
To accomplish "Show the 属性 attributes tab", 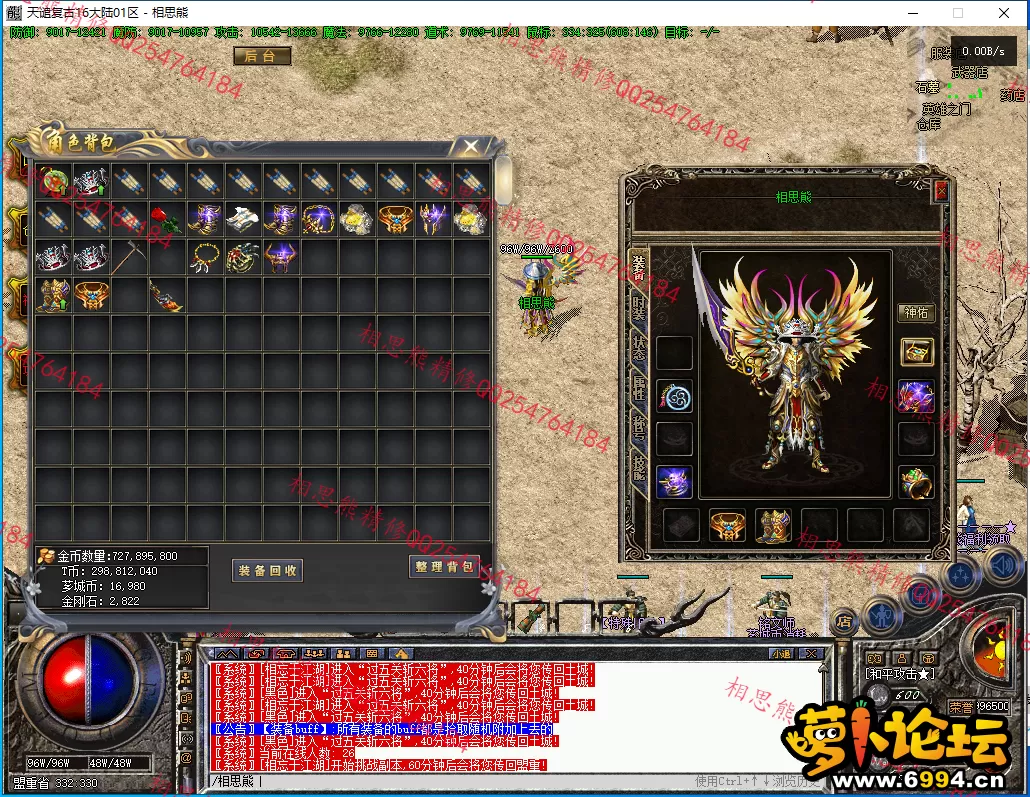I will point(639,391).
